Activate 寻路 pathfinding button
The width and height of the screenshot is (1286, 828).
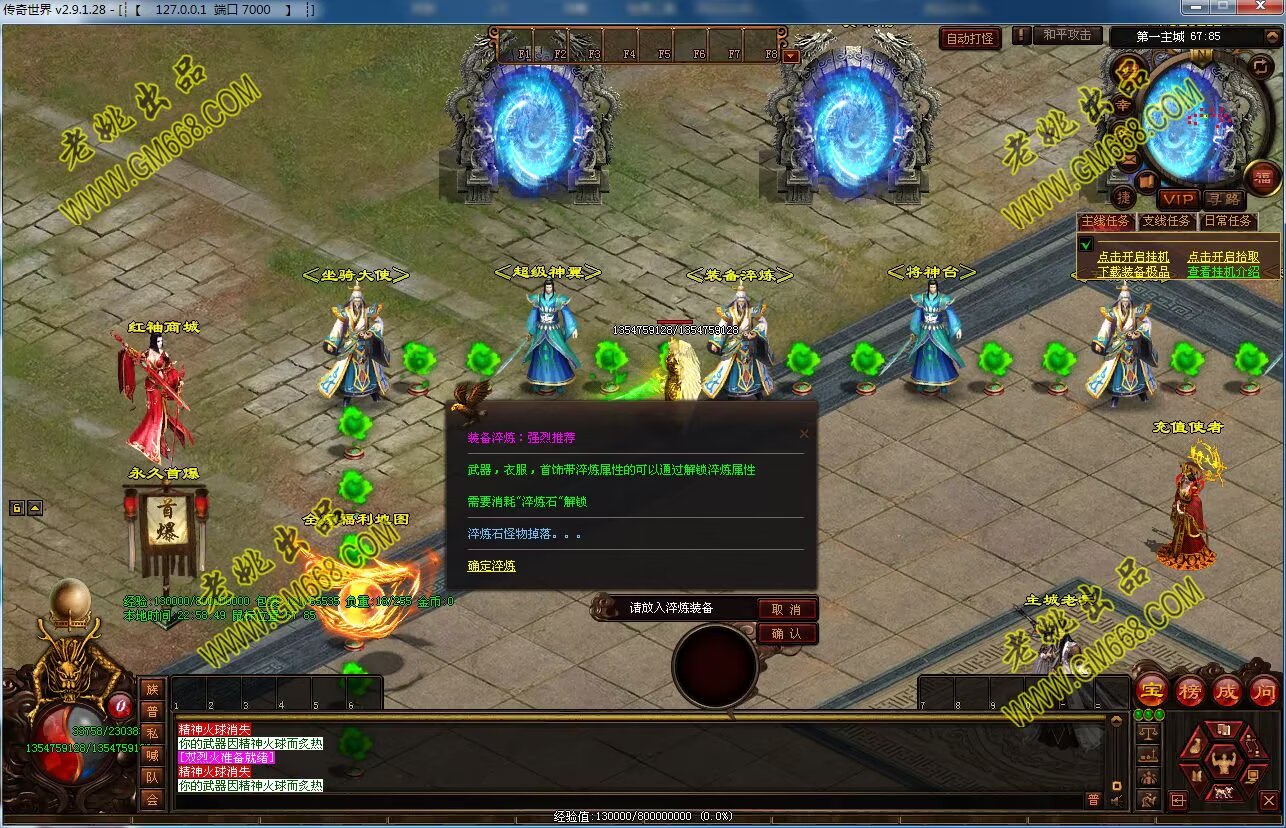pos(1222,199)
